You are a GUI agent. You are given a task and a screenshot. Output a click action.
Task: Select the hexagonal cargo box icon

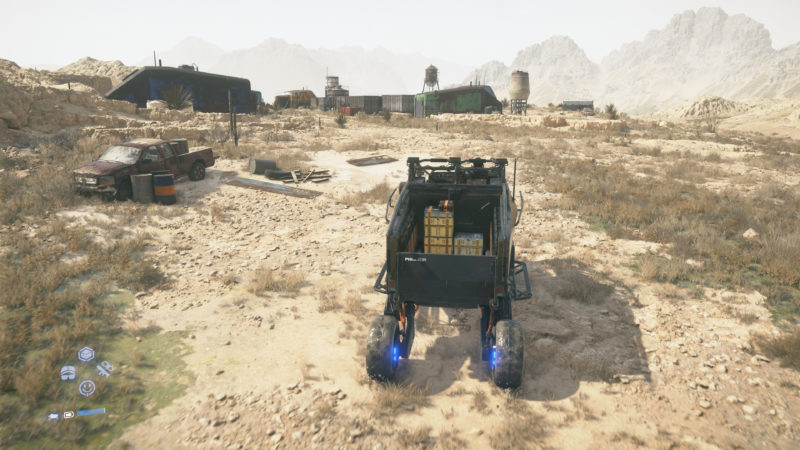[x=86, y=354]
